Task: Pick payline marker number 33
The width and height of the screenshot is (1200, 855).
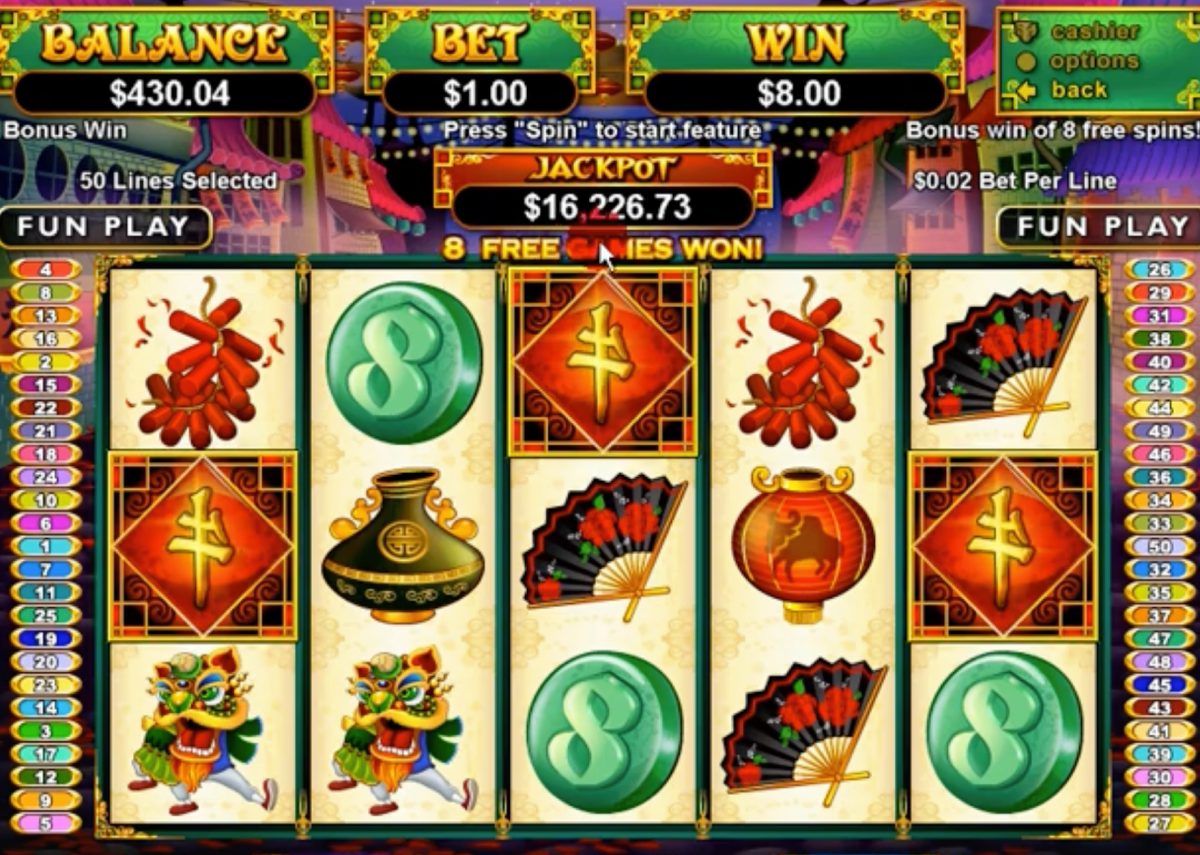Action: 1159,523
